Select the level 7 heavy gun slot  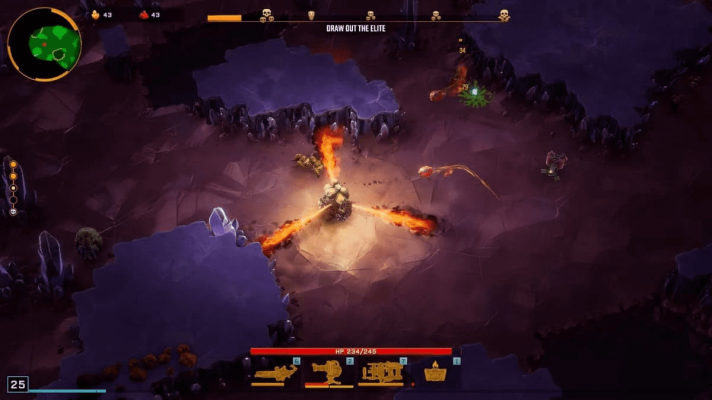click(x=381, y=373)
